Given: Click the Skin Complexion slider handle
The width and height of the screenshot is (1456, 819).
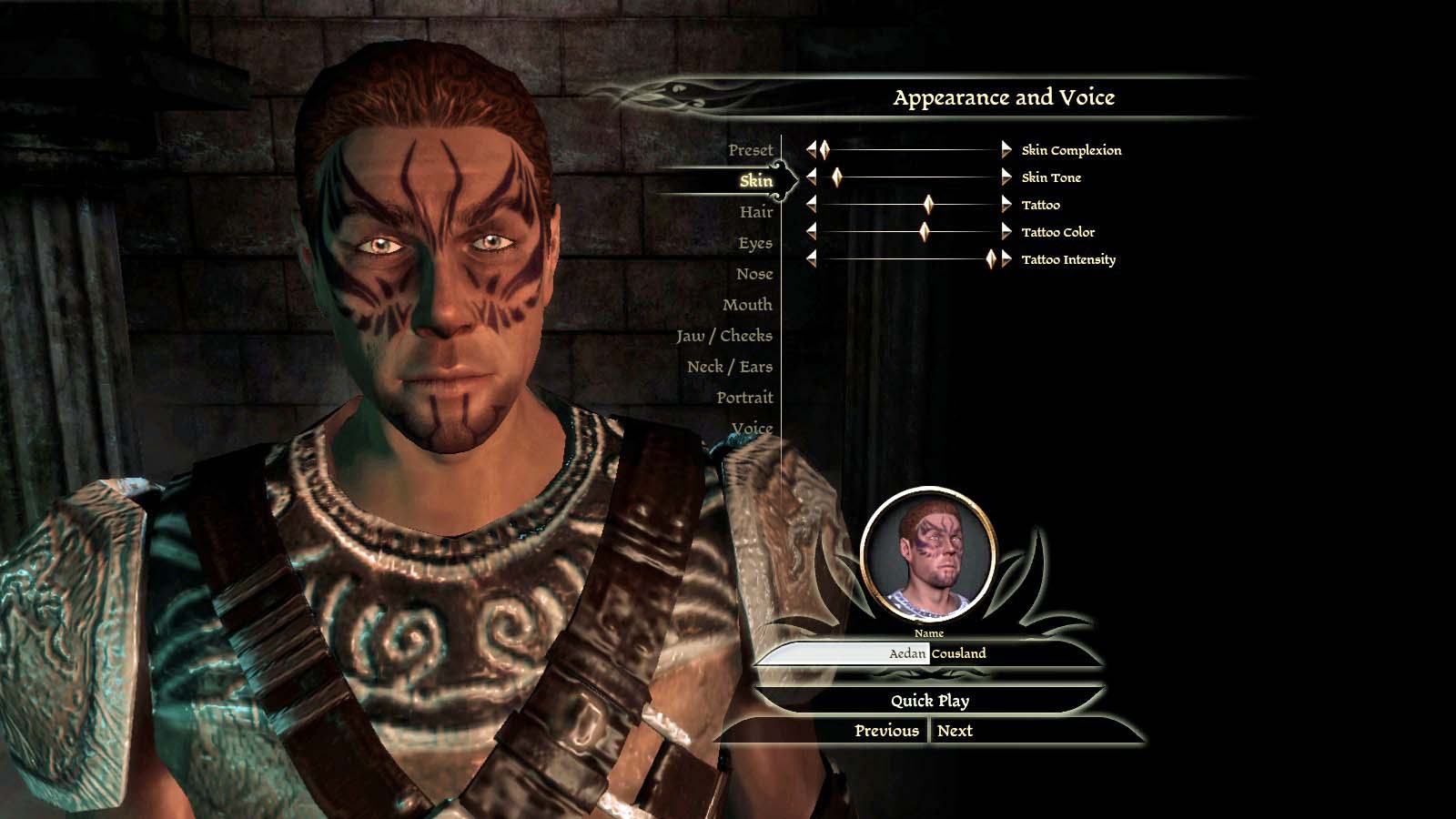Looking at the screenshot, I should click(x=824, y=150).
